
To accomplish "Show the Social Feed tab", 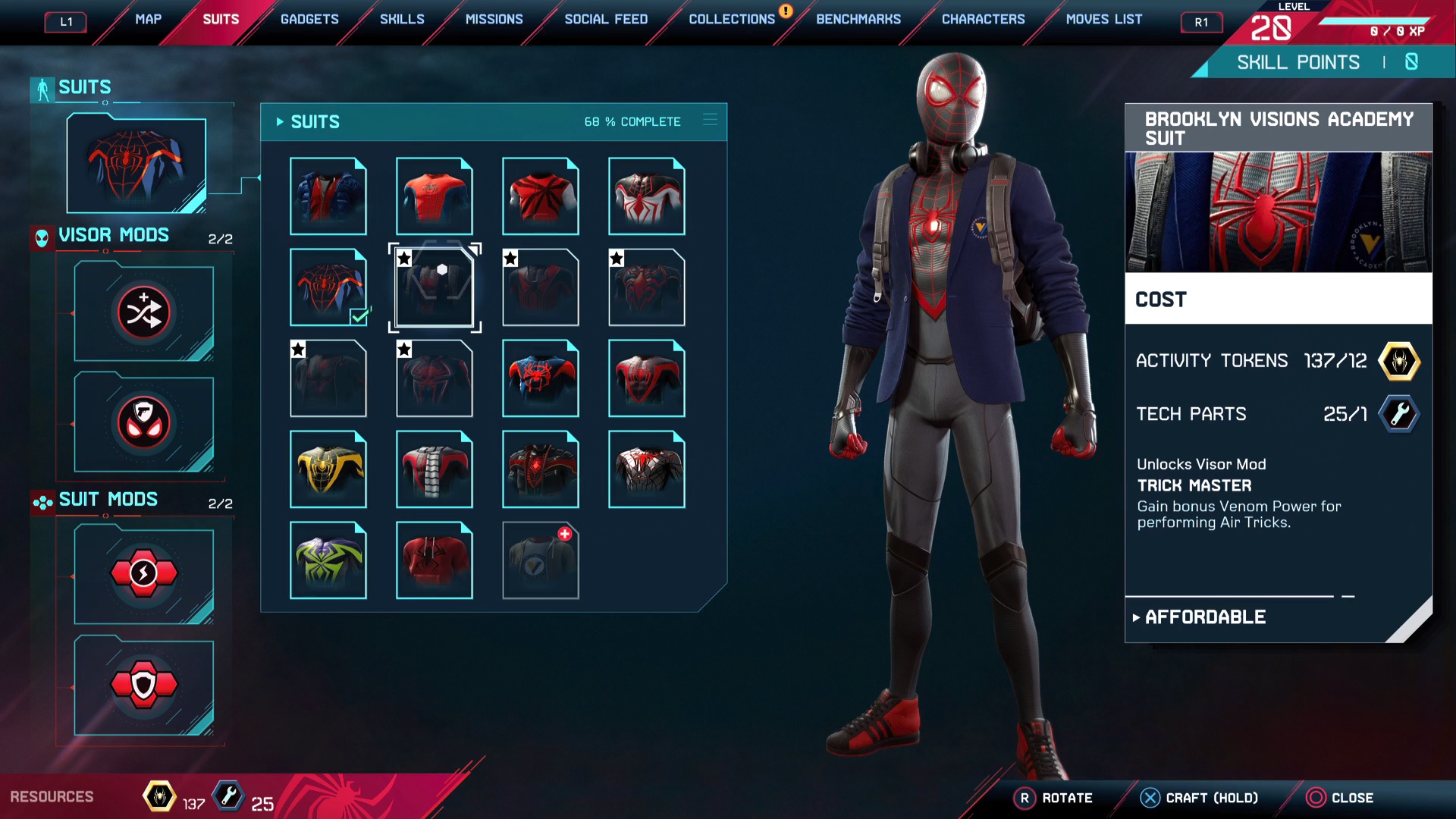I will [606, 20].
